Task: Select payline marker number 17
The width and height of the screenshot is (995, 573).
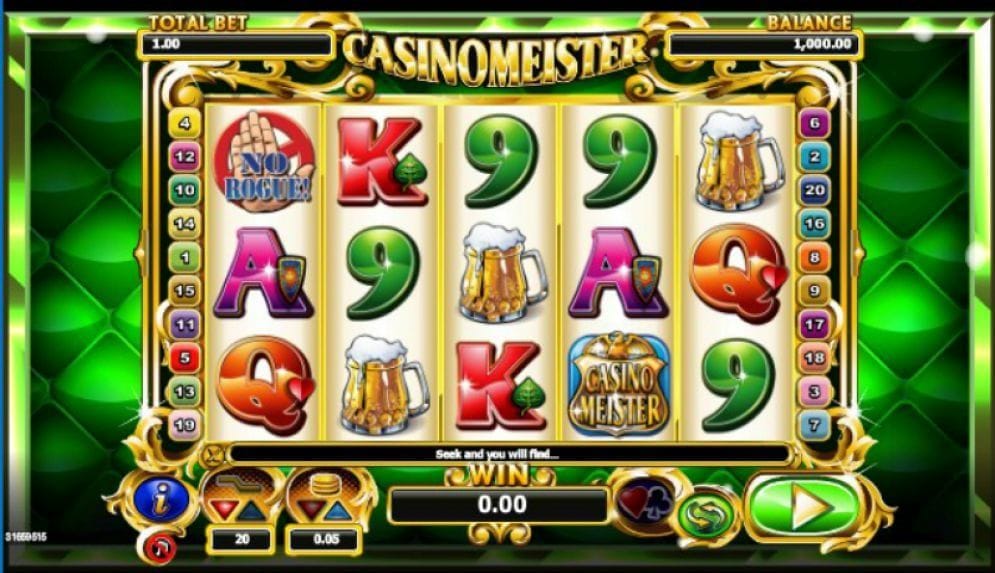Action: [813, 325]
